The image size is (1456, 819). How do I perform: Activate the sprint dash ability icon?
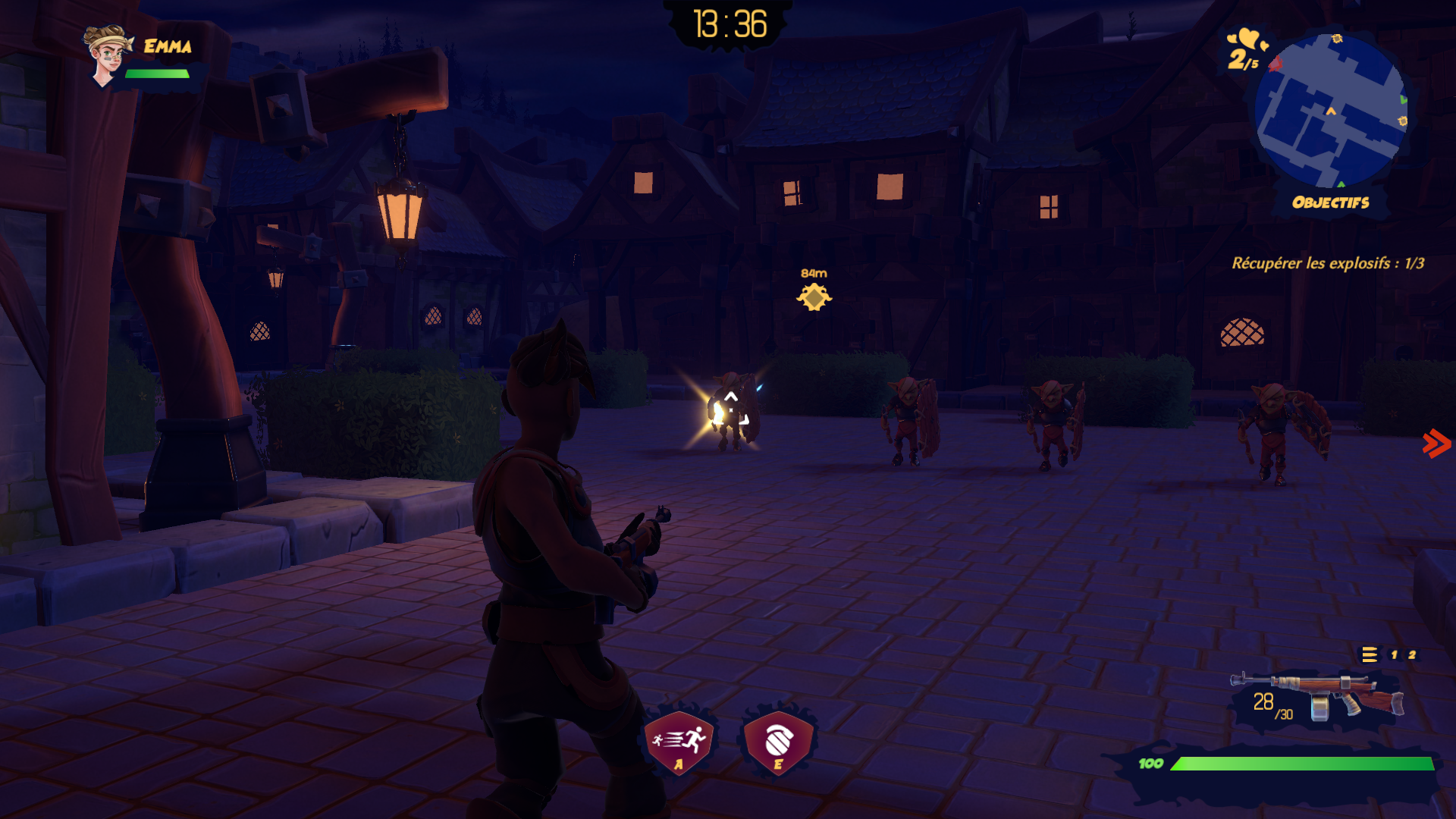click(x=679, y=741)
